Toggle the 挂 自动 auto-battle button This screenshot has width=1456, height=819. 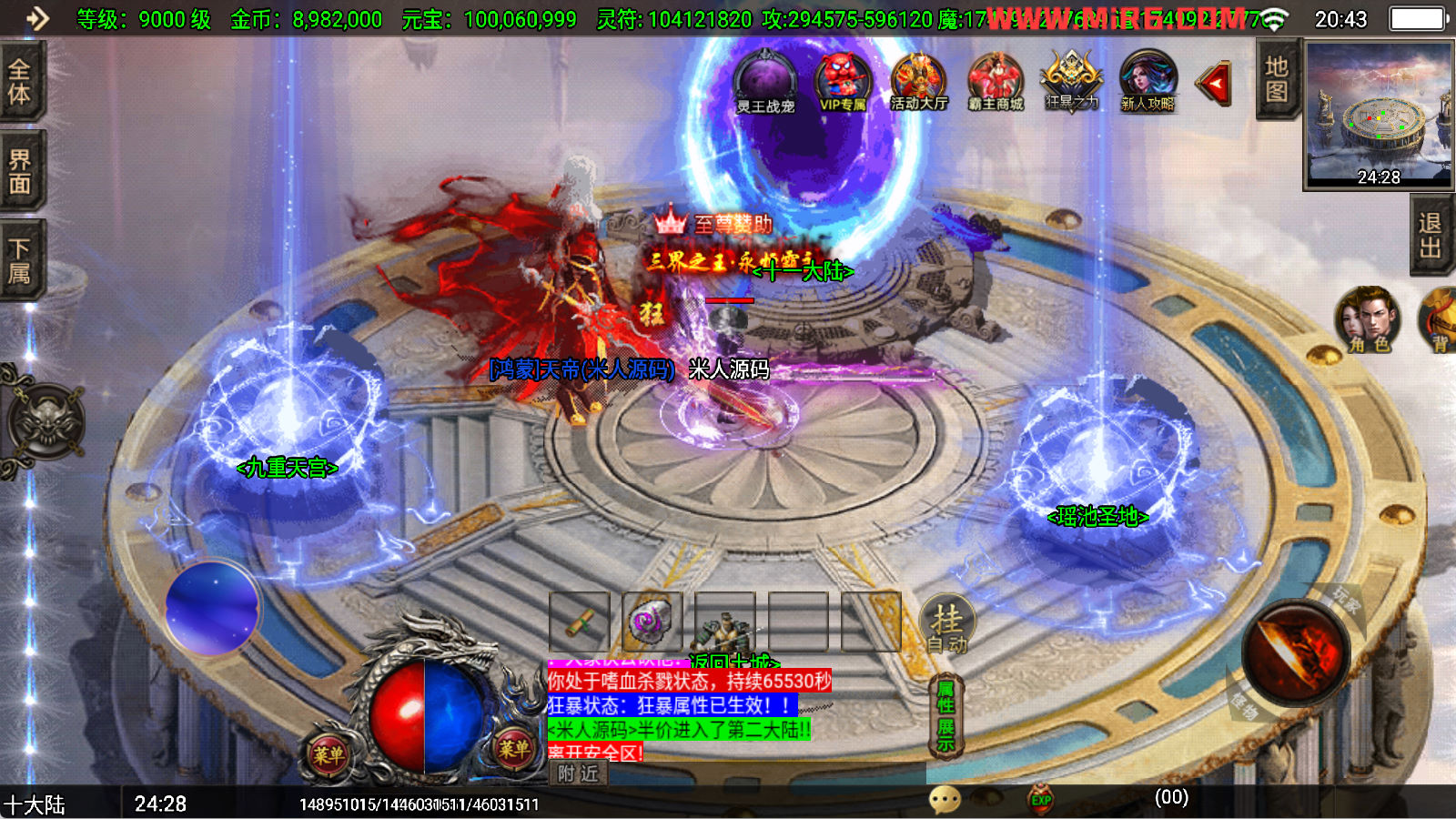(x=947, y=625)
